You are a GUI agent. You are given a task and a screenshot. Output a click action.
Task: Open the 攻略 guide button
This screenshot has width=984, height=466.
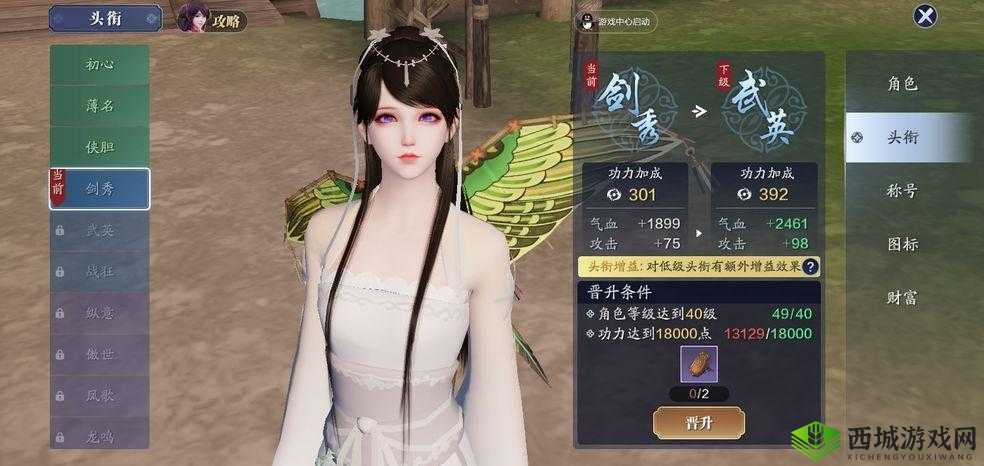click(212, 19)
